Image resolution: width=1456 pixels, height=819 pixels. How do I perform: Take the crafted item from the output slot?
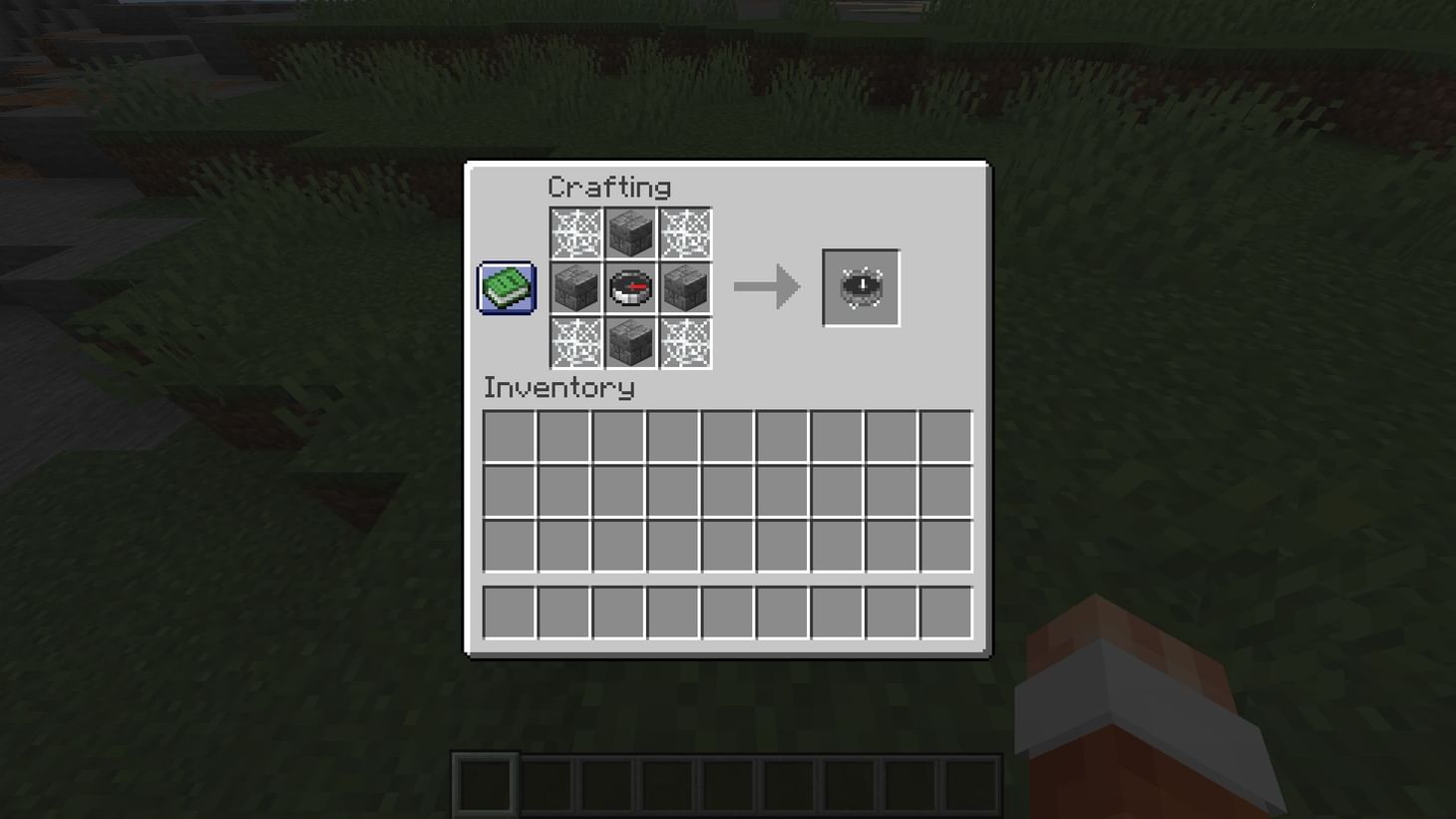point(860,289)
